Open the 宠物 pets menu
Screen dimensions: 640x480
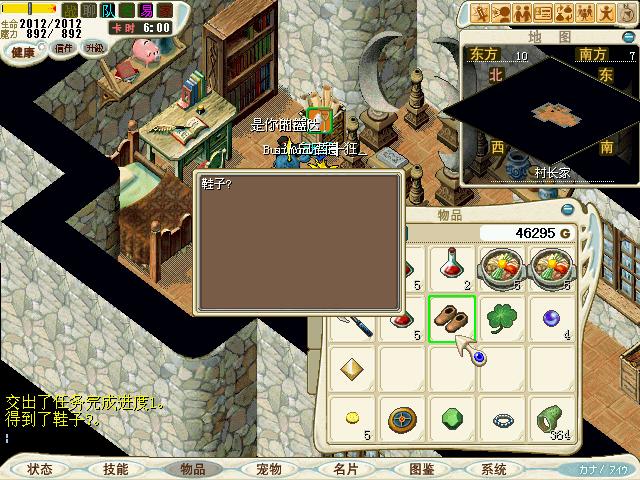tap(269, 468)
